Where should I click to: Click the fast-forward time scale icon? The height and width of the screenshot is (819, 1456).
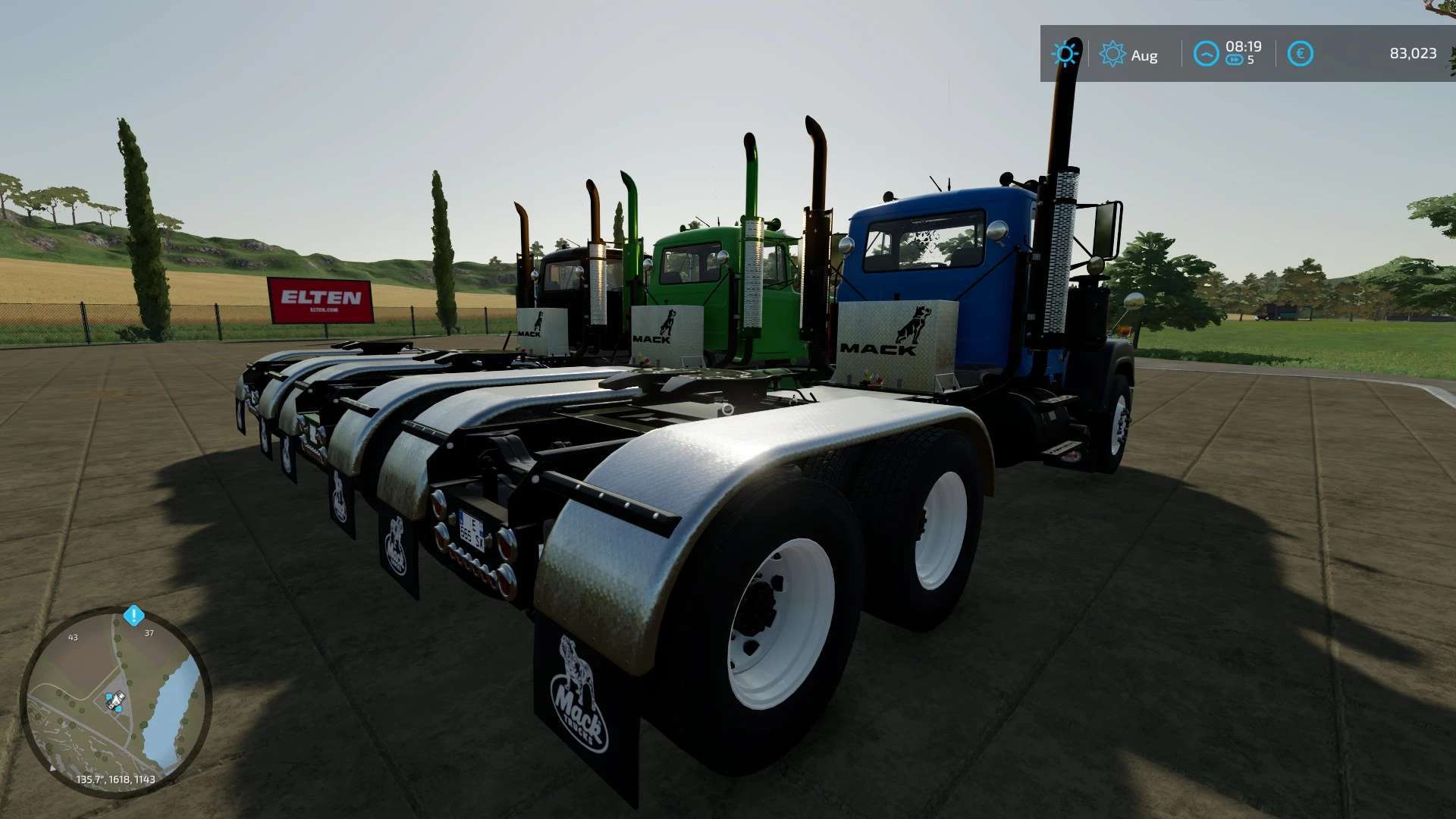pos(1235,58)
